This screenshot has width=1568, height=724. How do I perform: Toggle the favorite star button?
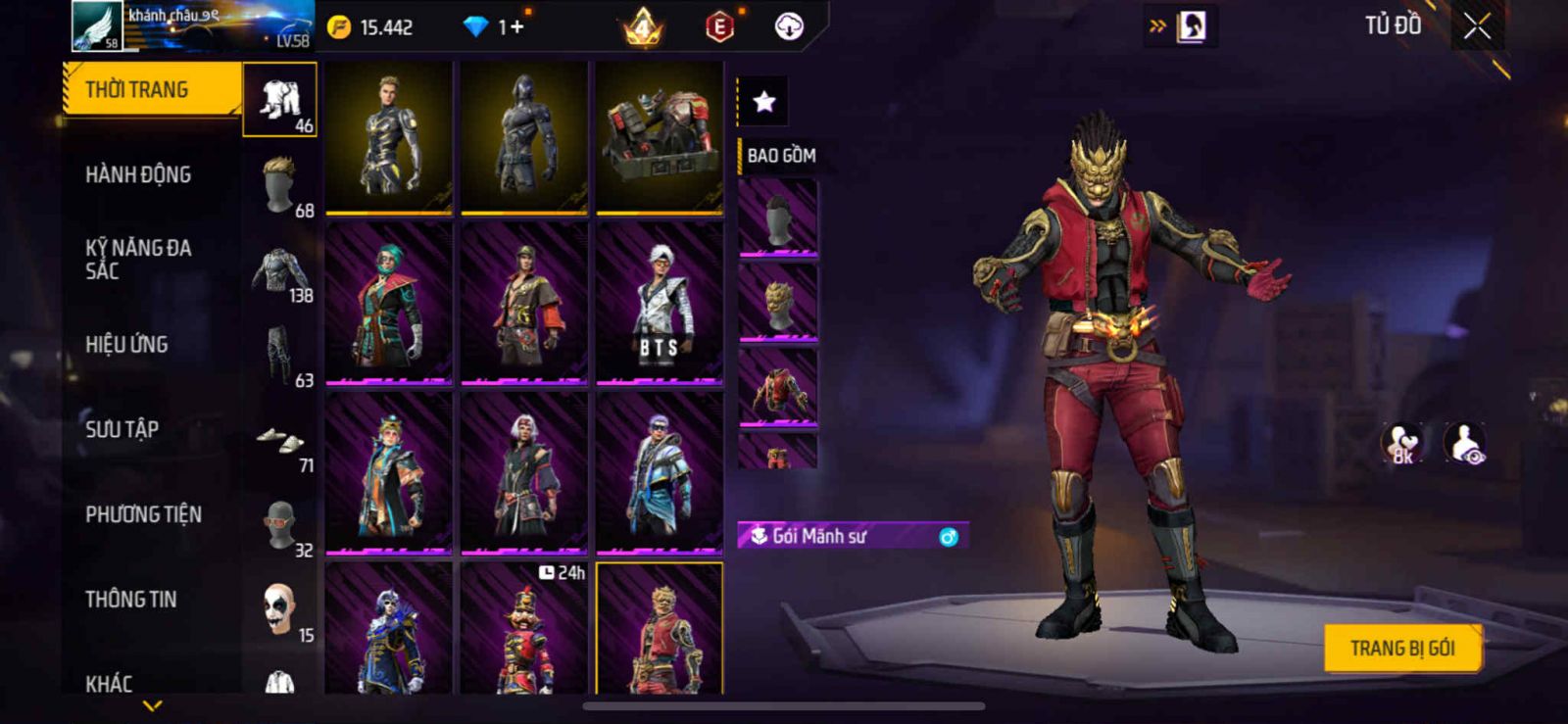click(763, 101)
